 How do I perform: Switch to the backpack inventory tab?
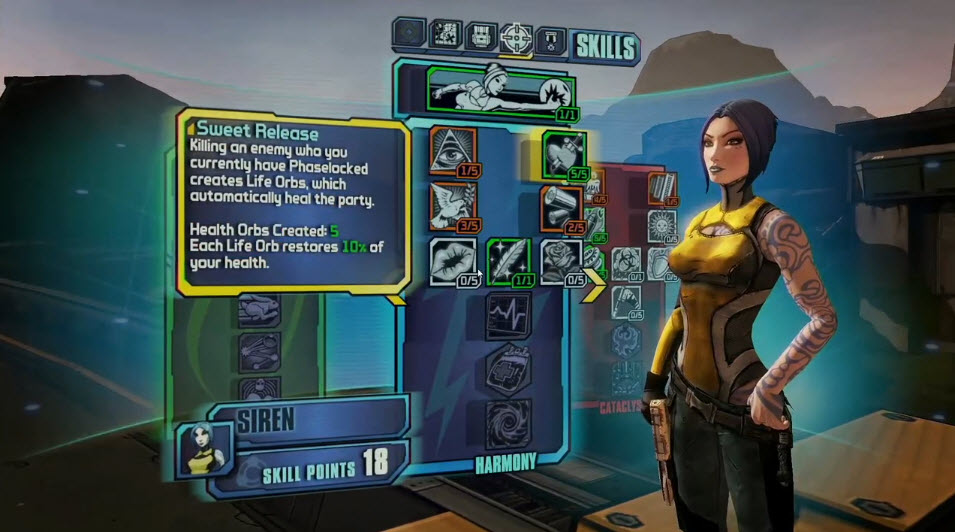click(x=481, y=37)
